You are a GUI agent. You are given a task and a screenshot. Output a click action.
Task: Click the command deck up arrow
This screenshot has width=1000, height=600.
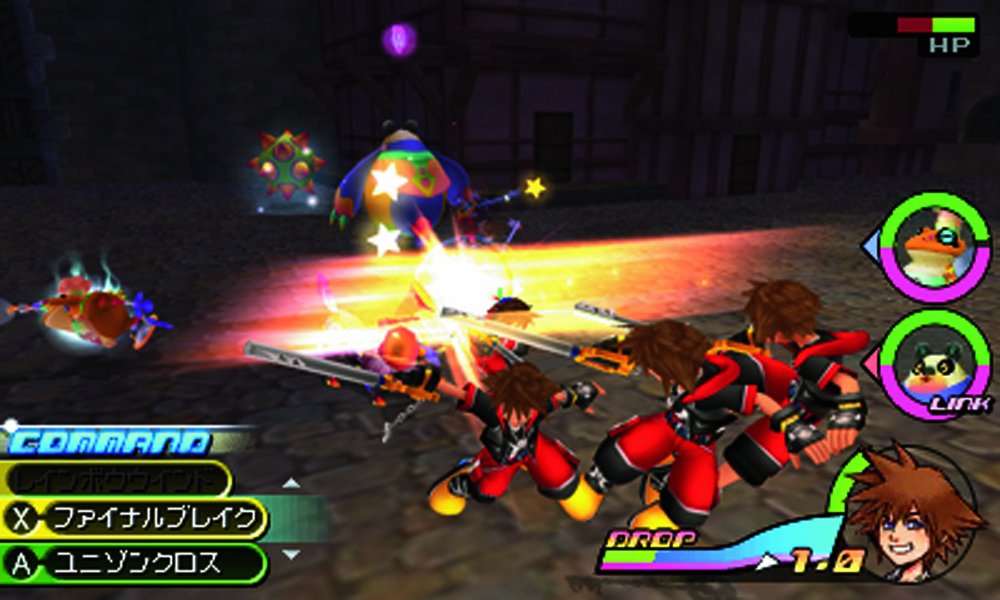coord(290,484)
